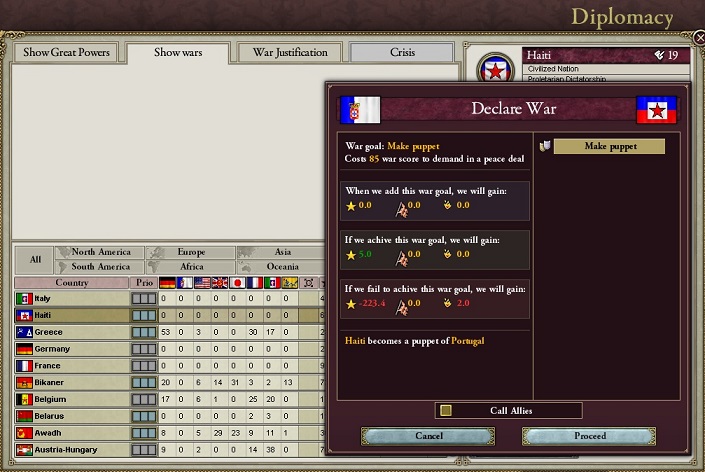Image resolution: width=705 pixels, height=472 pixels.
Task: Proceed with declaring war
Action: click(589, 436)
